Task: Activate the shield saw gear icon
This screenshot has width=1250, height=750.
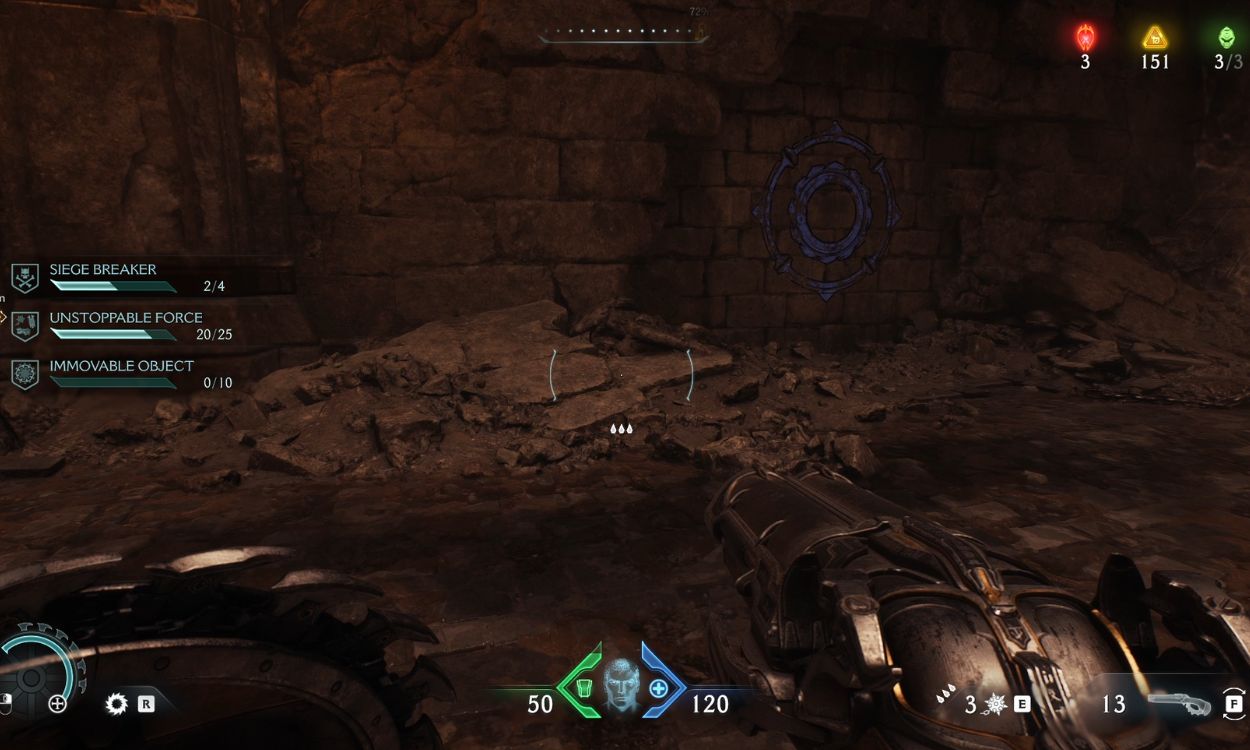Action: 117,703
